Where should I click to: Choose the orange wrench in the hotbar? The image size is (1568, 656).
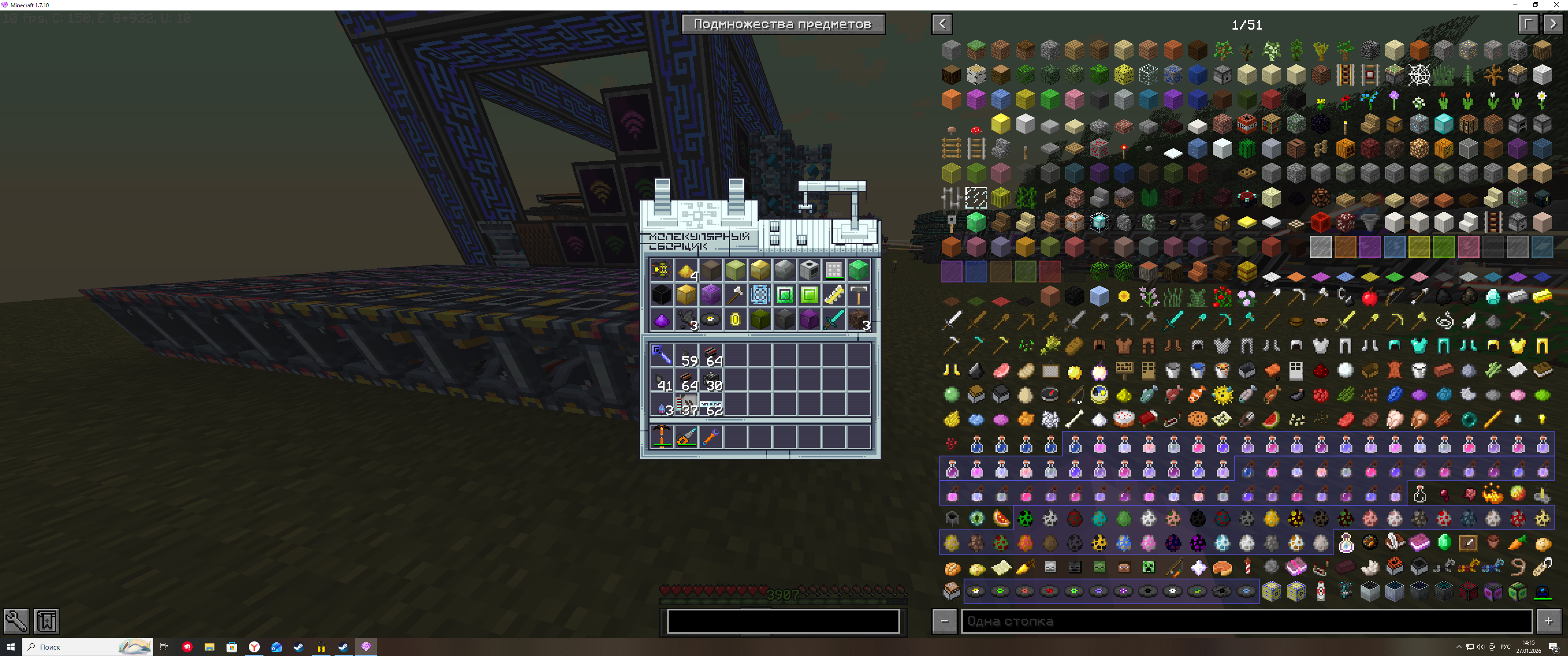[x=710, y=436]
